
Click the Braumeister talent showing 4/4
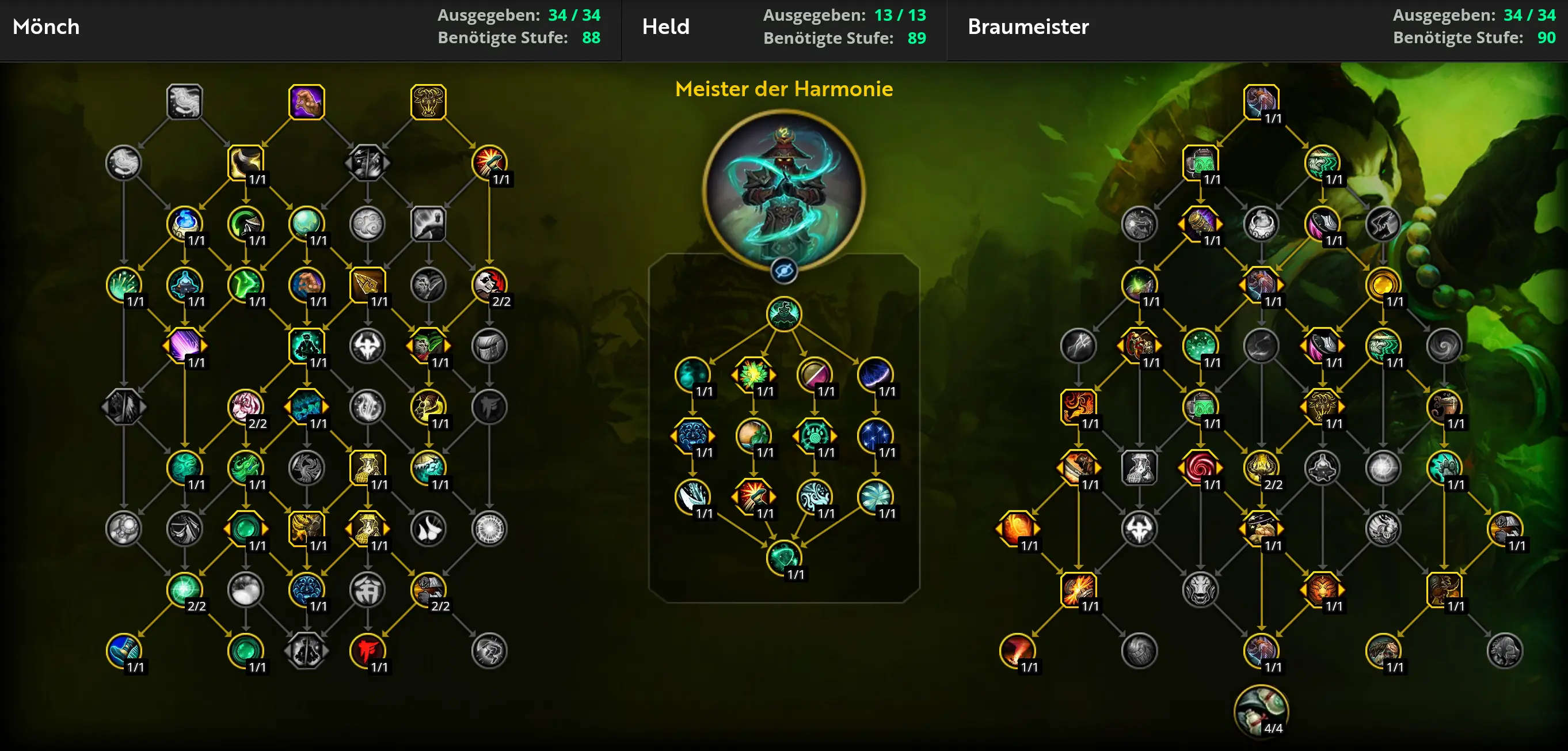click(x=1261, y=711)
